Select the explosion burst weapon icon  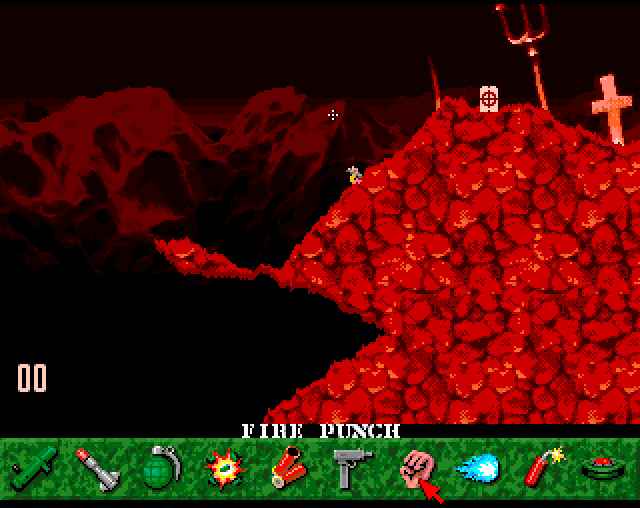(x=221, y=467)
